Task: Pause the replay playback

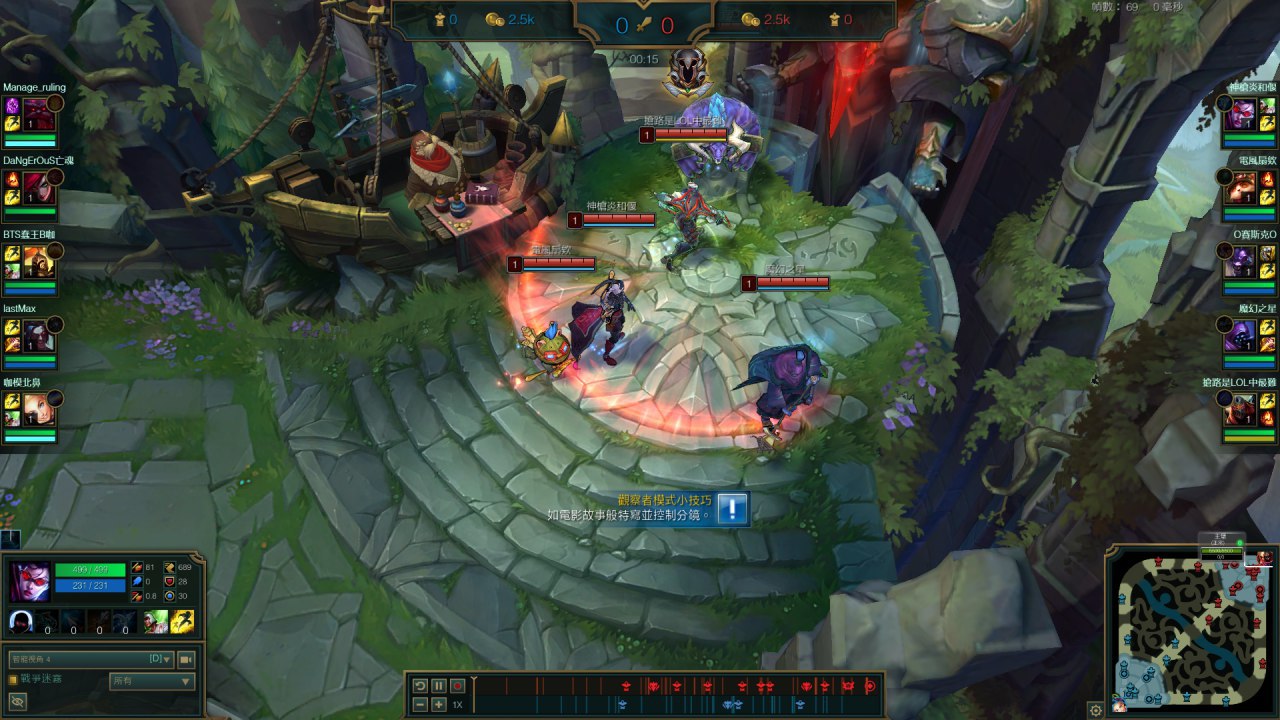Action: tap(439, 686)
